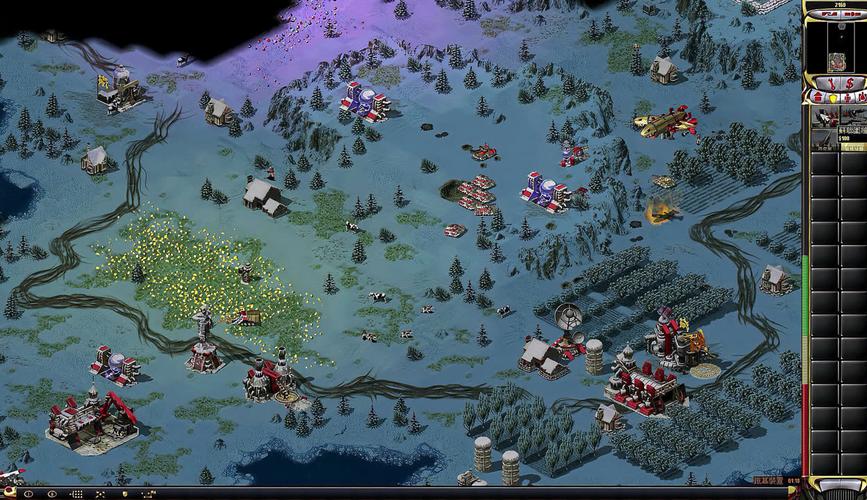Switch to the structures build tab
This screenshot has width=867, height=500.
[816, 97]
